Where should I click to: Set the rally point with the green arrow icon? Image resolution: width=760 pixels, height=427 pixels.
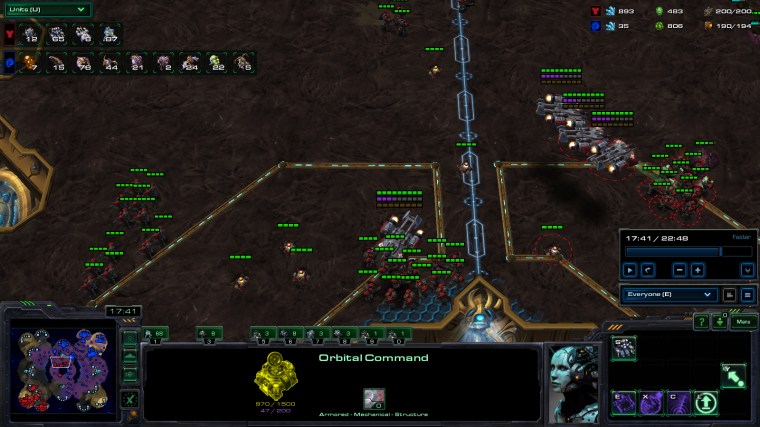[733, 375]
